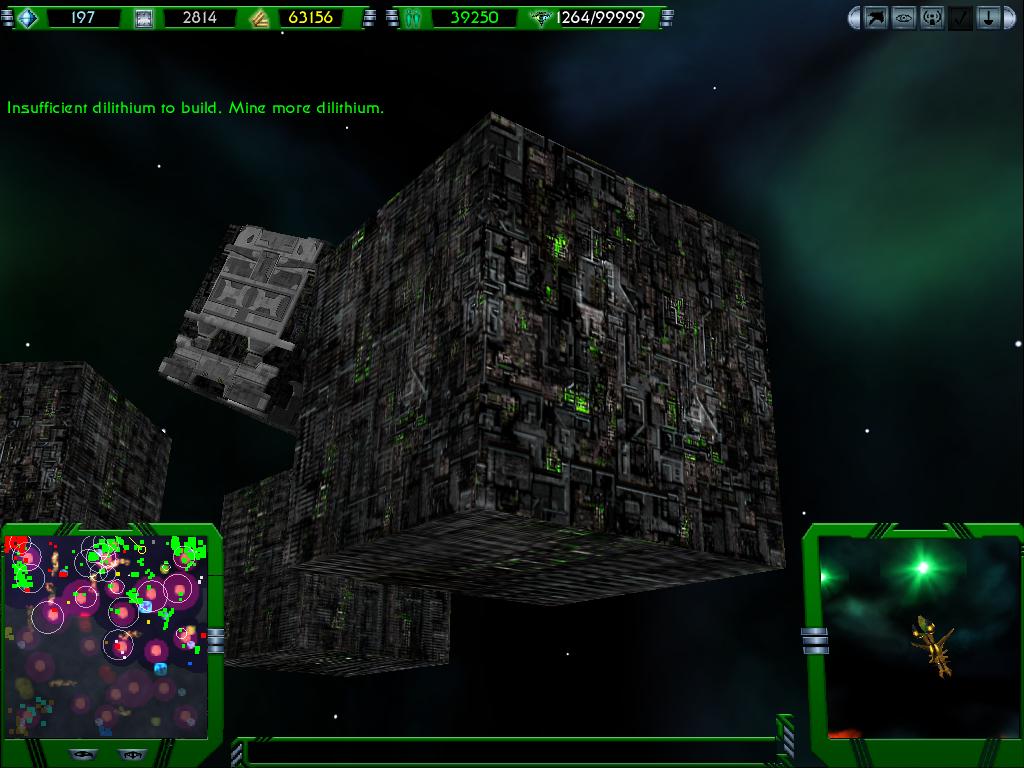Click the arrow icon in the top toolbar
This screenshot has width=1024, height=768.
pyautogui.click(x=876, y=18)
